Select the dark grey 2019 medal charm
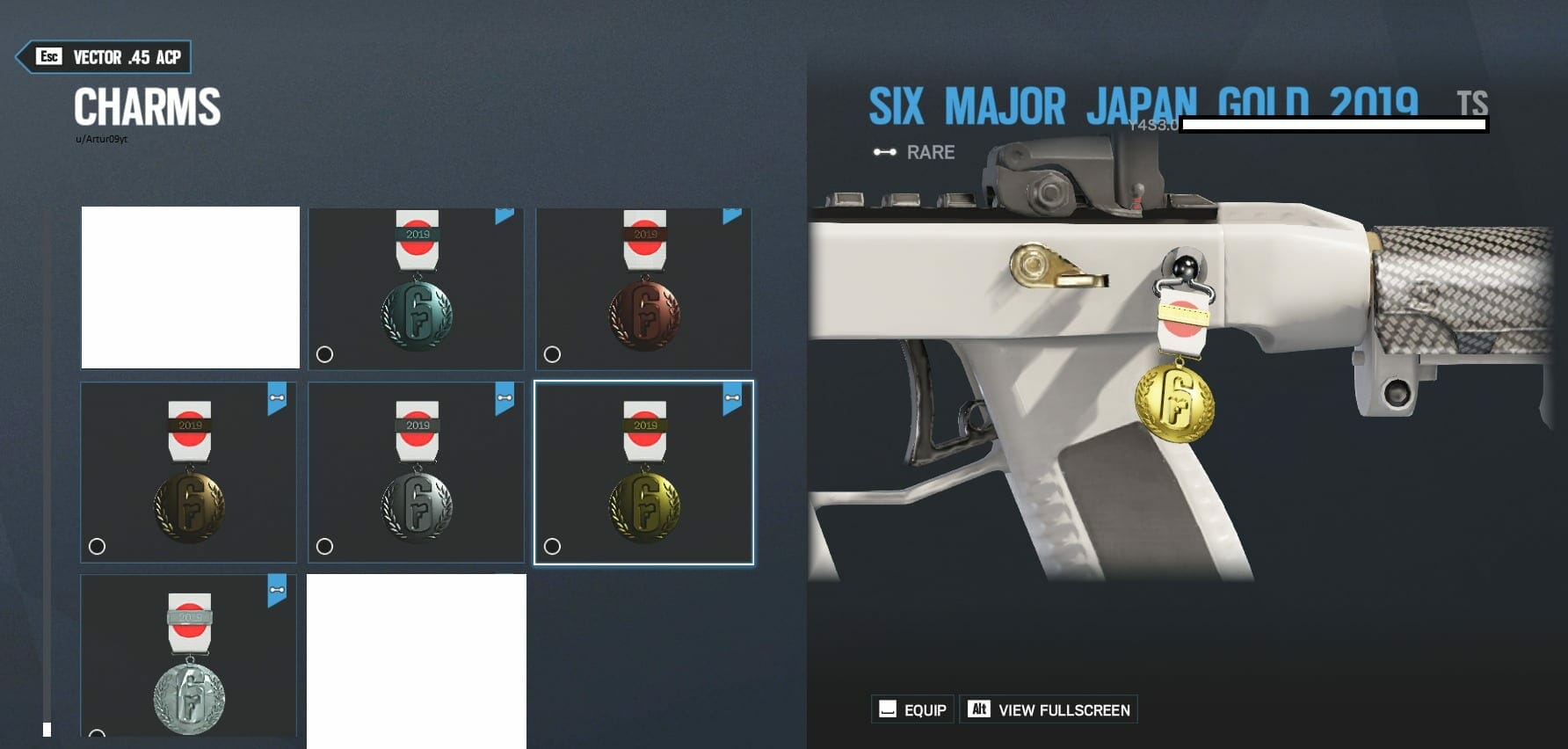The height and width of the screenshot is (749, 1568). 416,472
